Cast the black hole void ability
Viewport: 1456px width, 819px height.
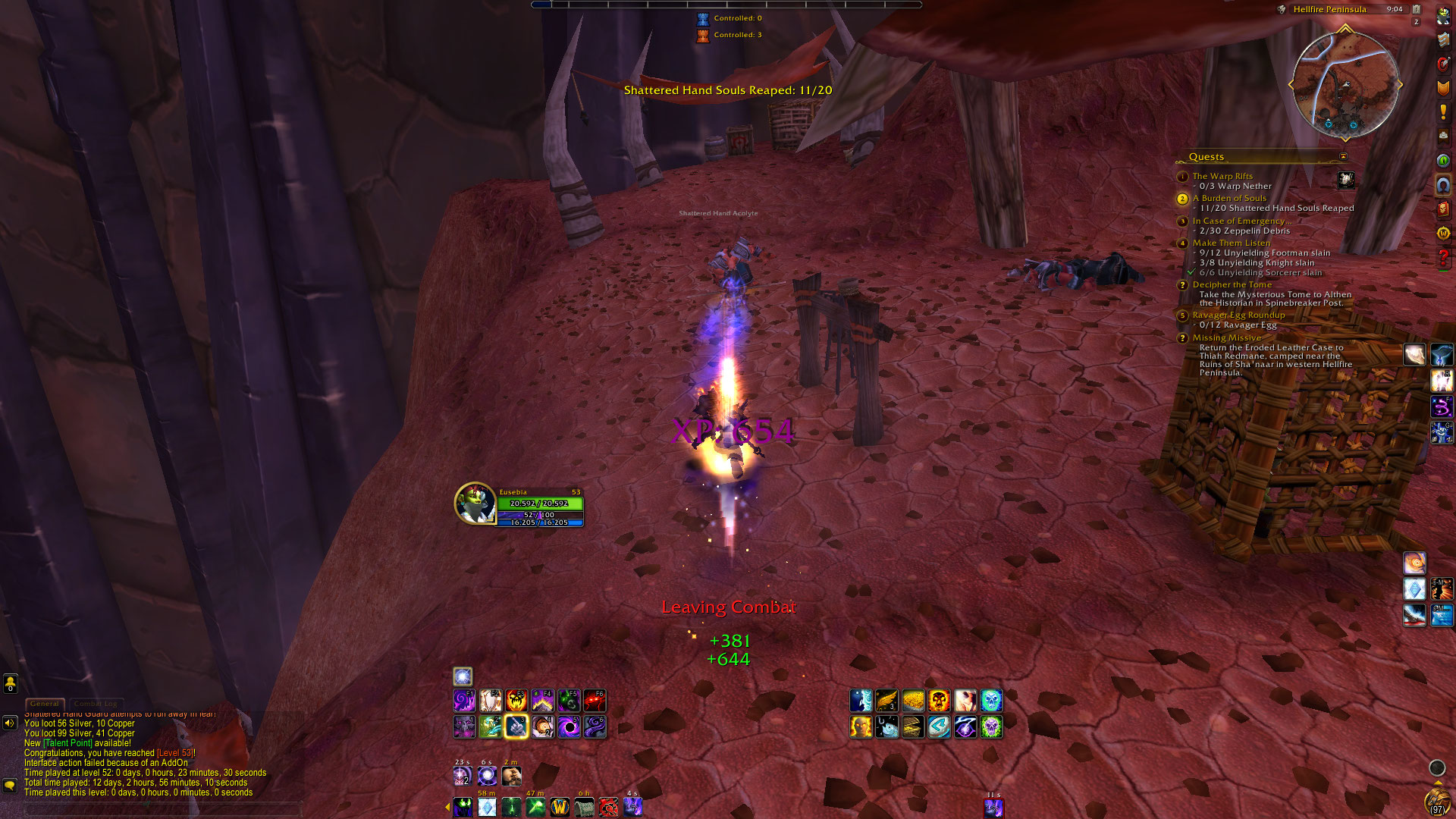tap(569, 726)
